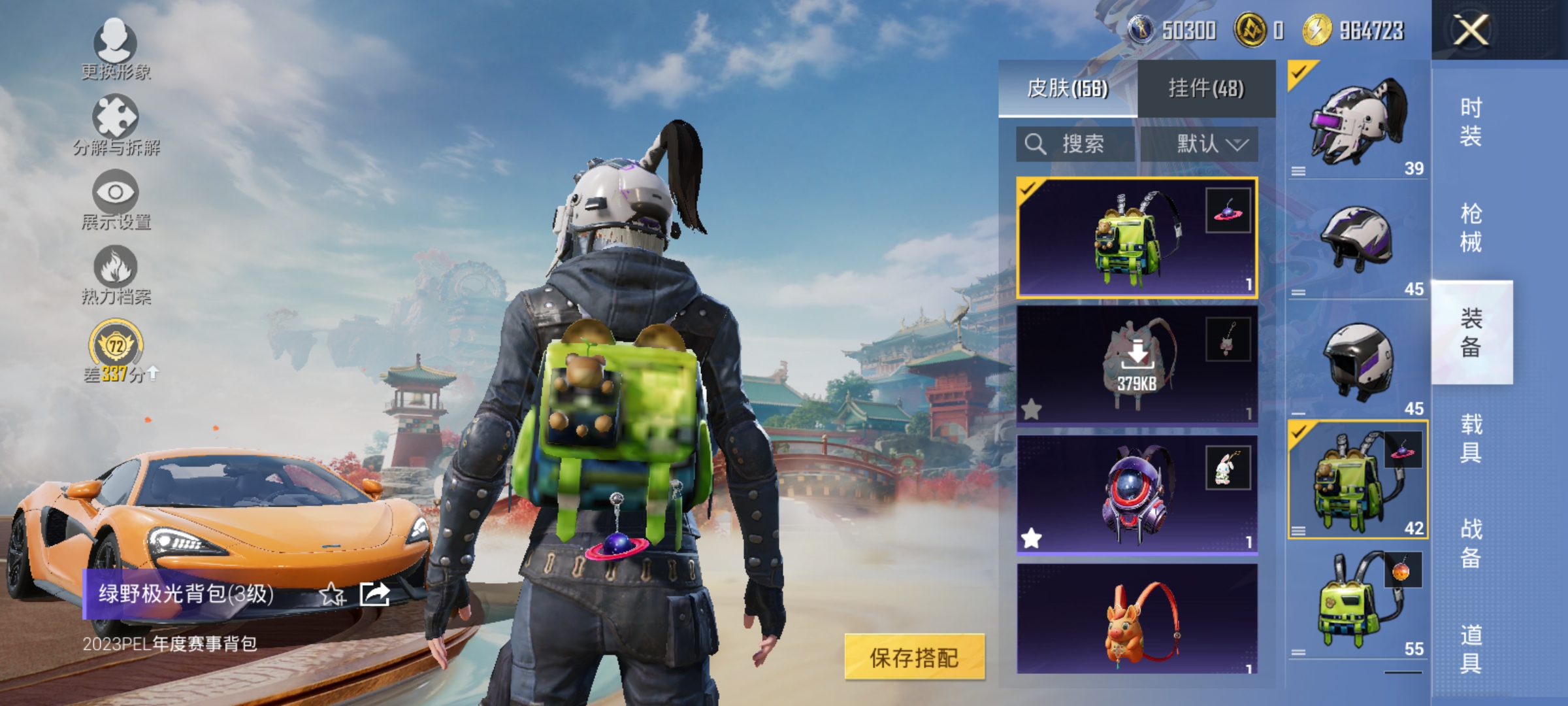Click the search magnifier icon
Image resolution: width=1568 pixels, height=706 pixels.
click(x=1036, y=144)
